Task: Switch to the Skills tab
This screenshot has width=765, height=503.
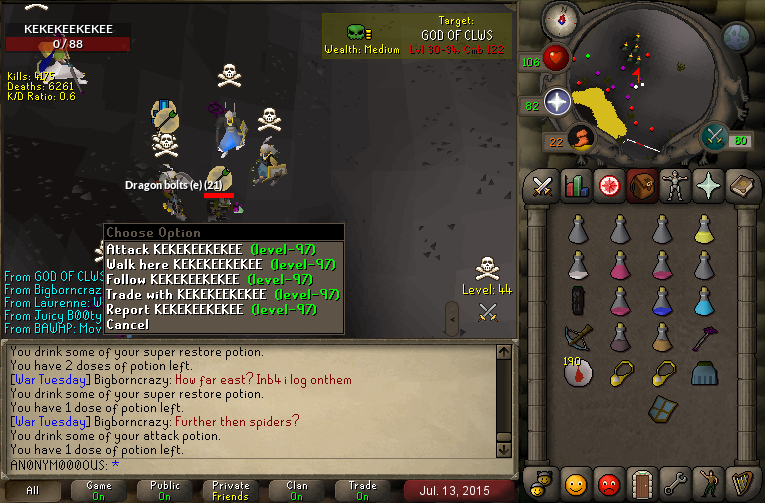Action: point(575,186)
